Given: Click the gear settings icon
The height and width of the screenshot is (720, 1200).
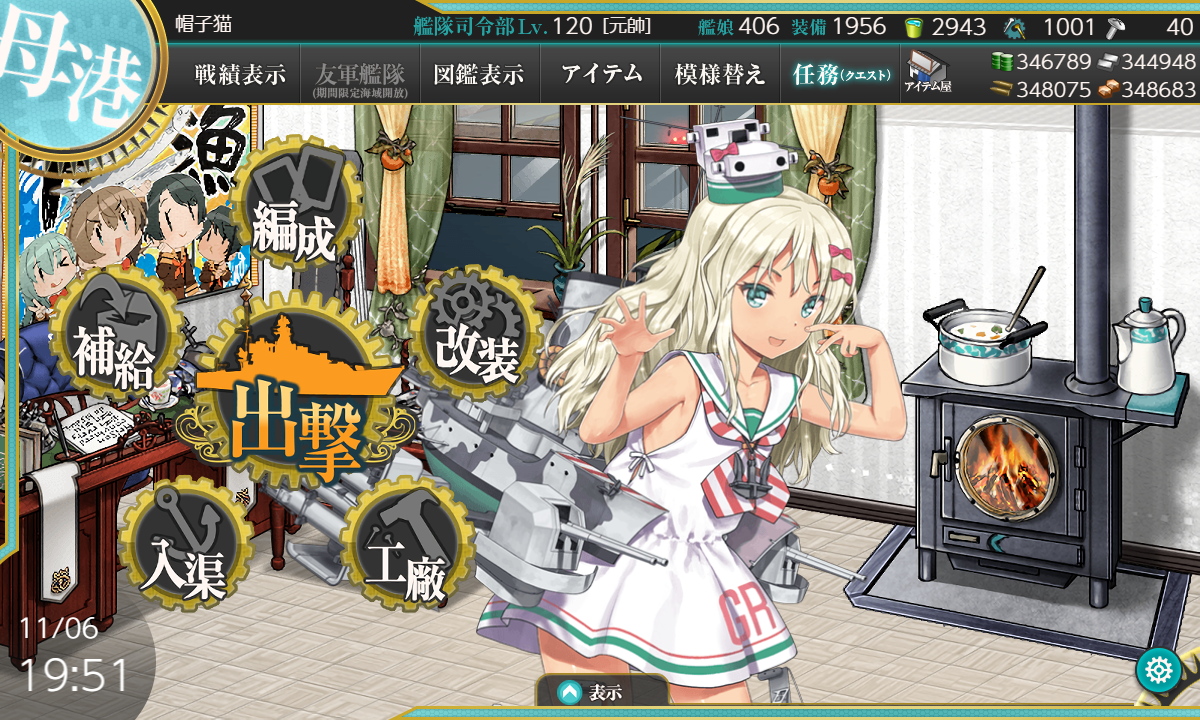Looking at the screenshot, I should click(x=1159, y=669).
